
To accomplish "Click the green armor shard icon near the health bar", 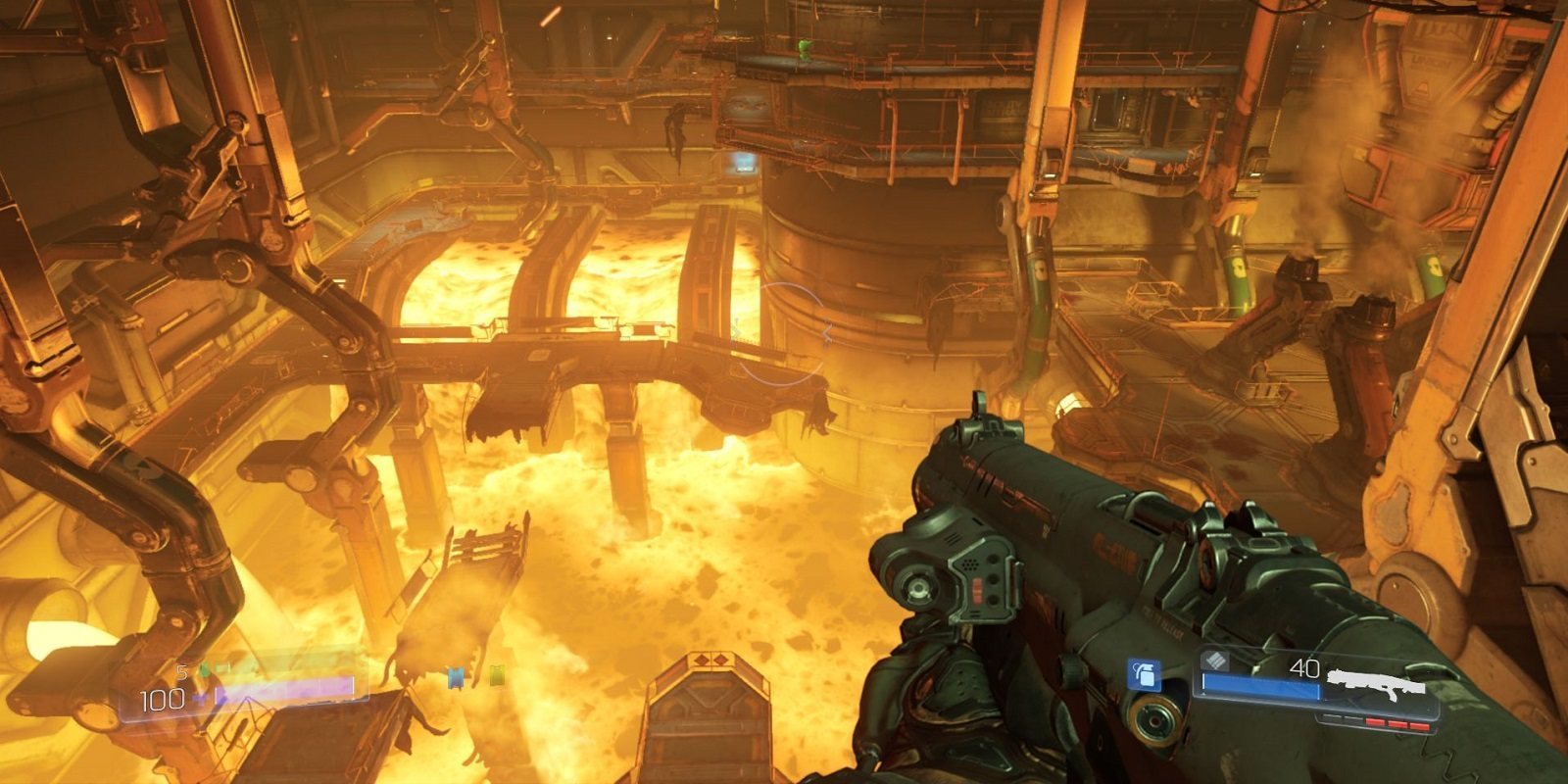I will 204,670.
